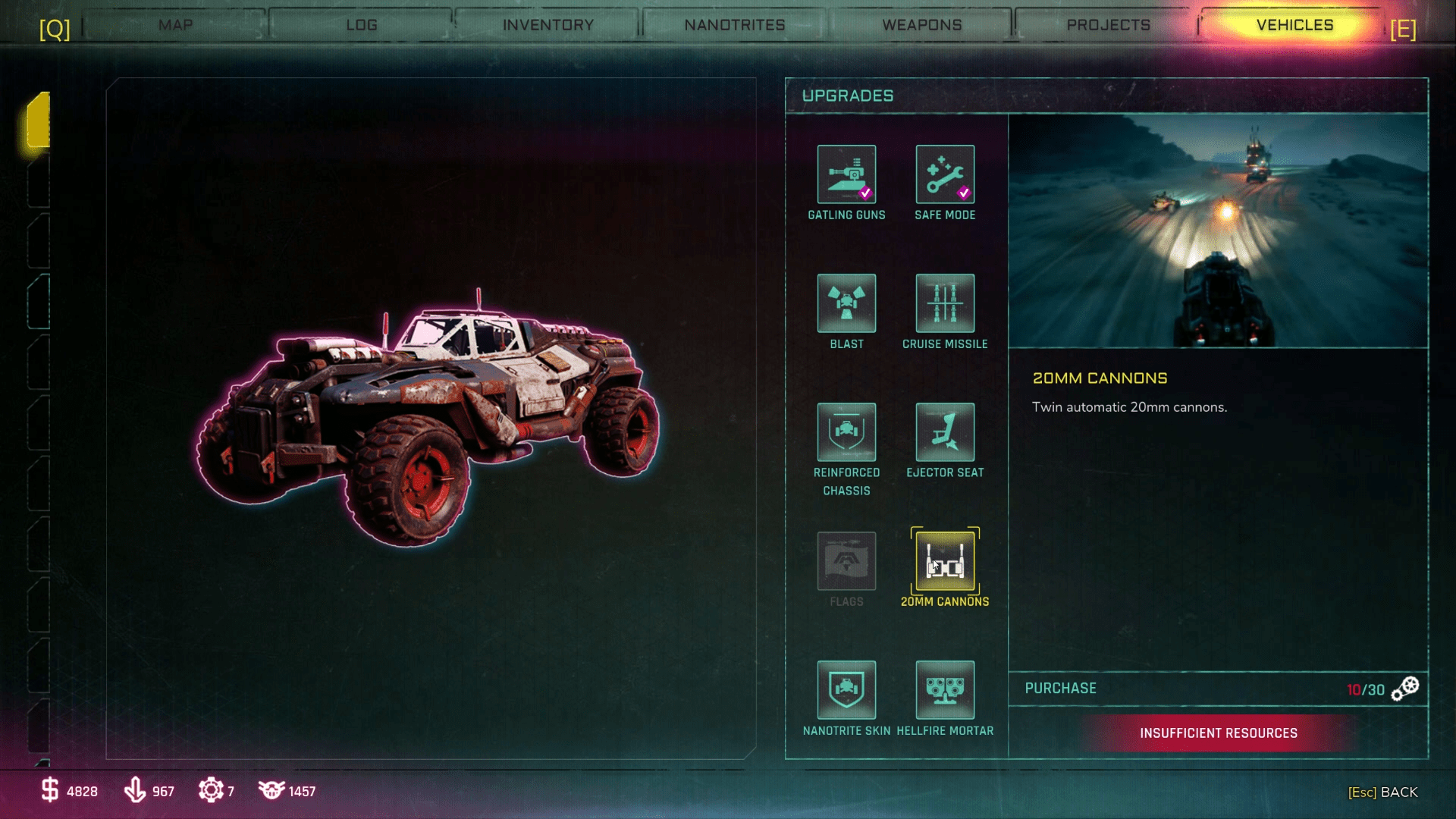1456x819 pixels.
Task: Select the Nanotrite Skin upgrade
Action: [846, 691]
